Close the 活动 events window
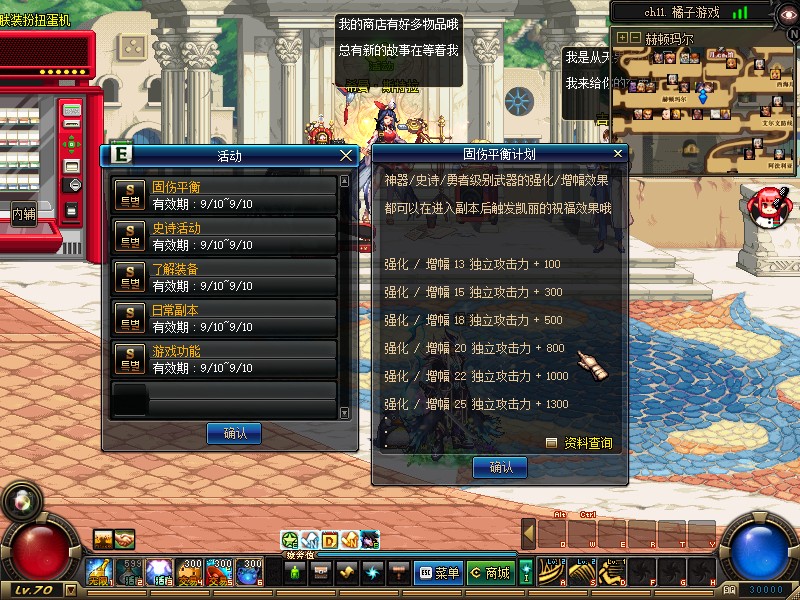Screen dimensions: 800x600 click(x=346, y=155)
